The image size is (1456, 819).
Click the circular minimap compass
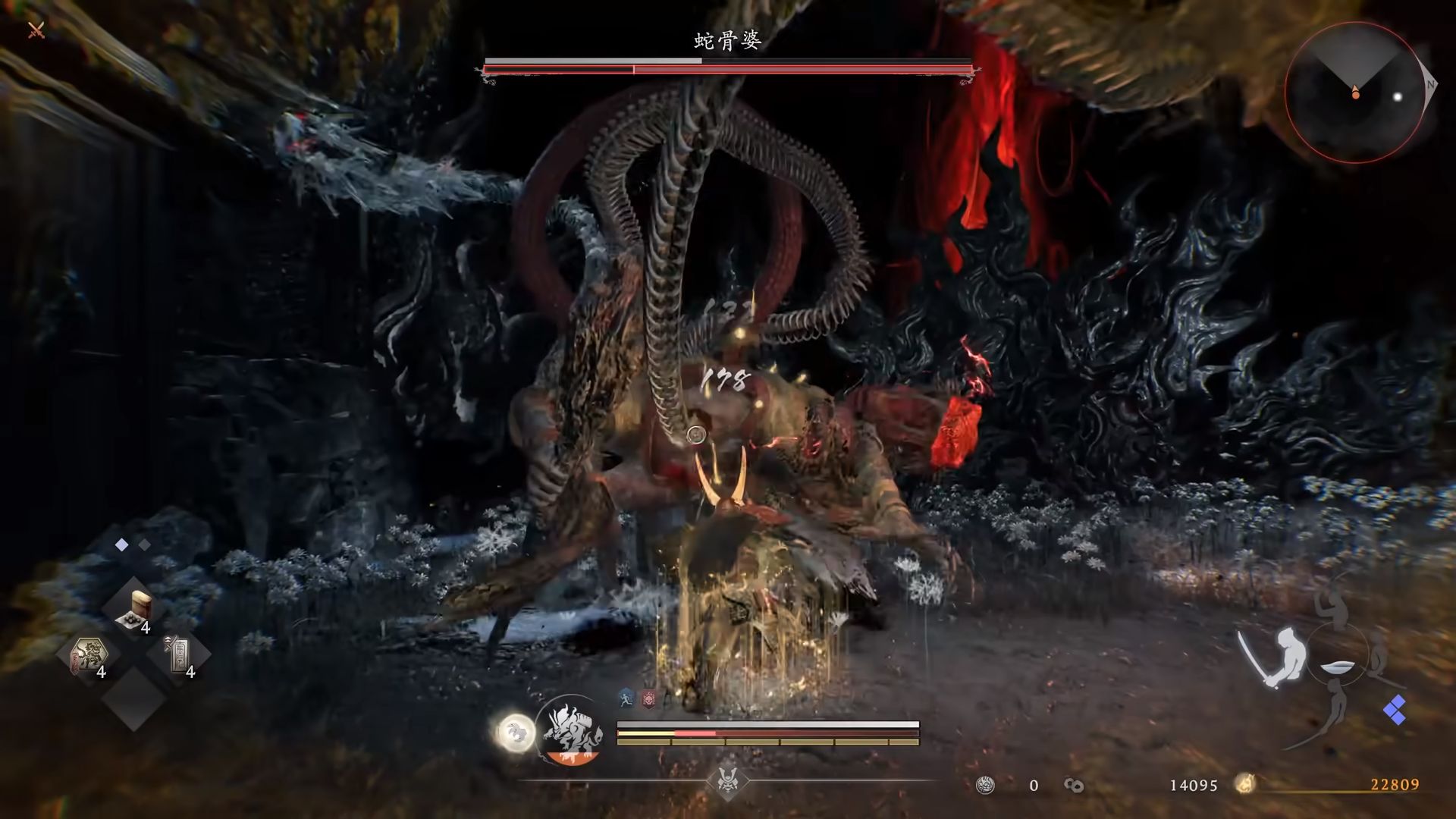pos(1355,93)
